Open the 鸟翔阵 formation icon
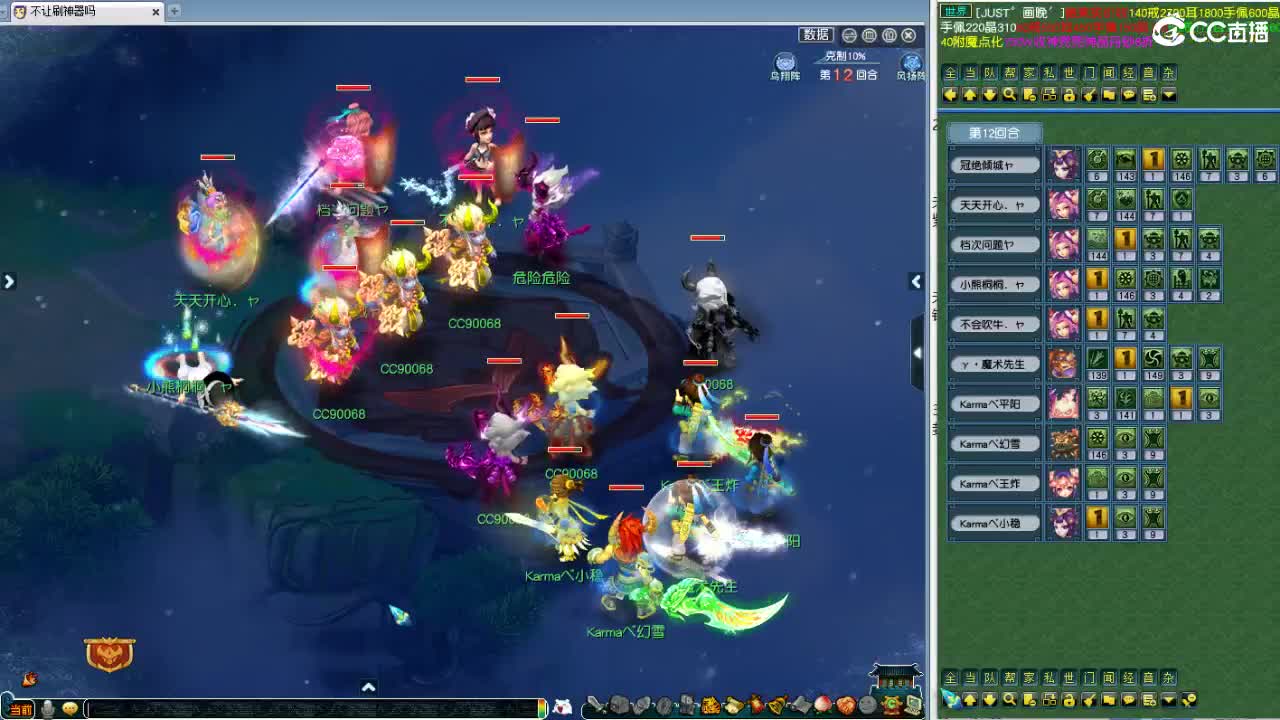Screen dimensions: 1280x720 [784, 63]
